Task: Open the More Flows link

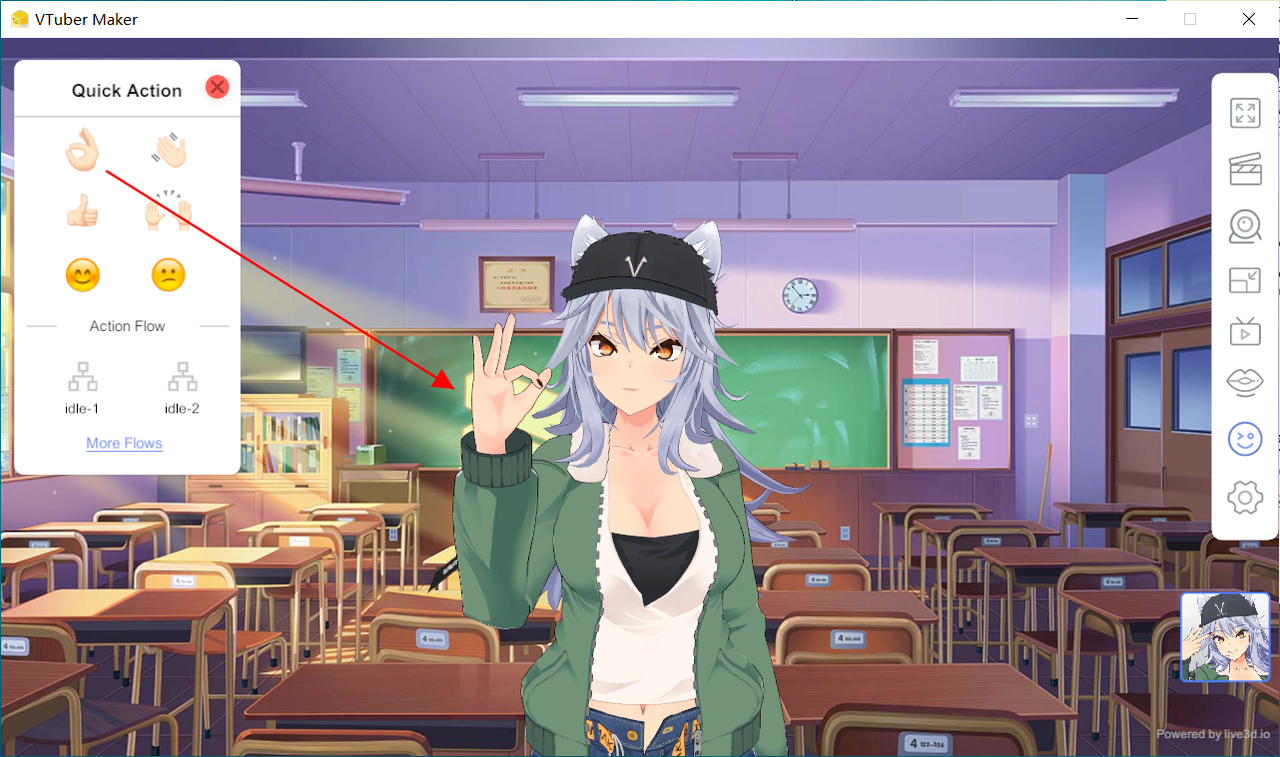Action: [x=124, y=443]
